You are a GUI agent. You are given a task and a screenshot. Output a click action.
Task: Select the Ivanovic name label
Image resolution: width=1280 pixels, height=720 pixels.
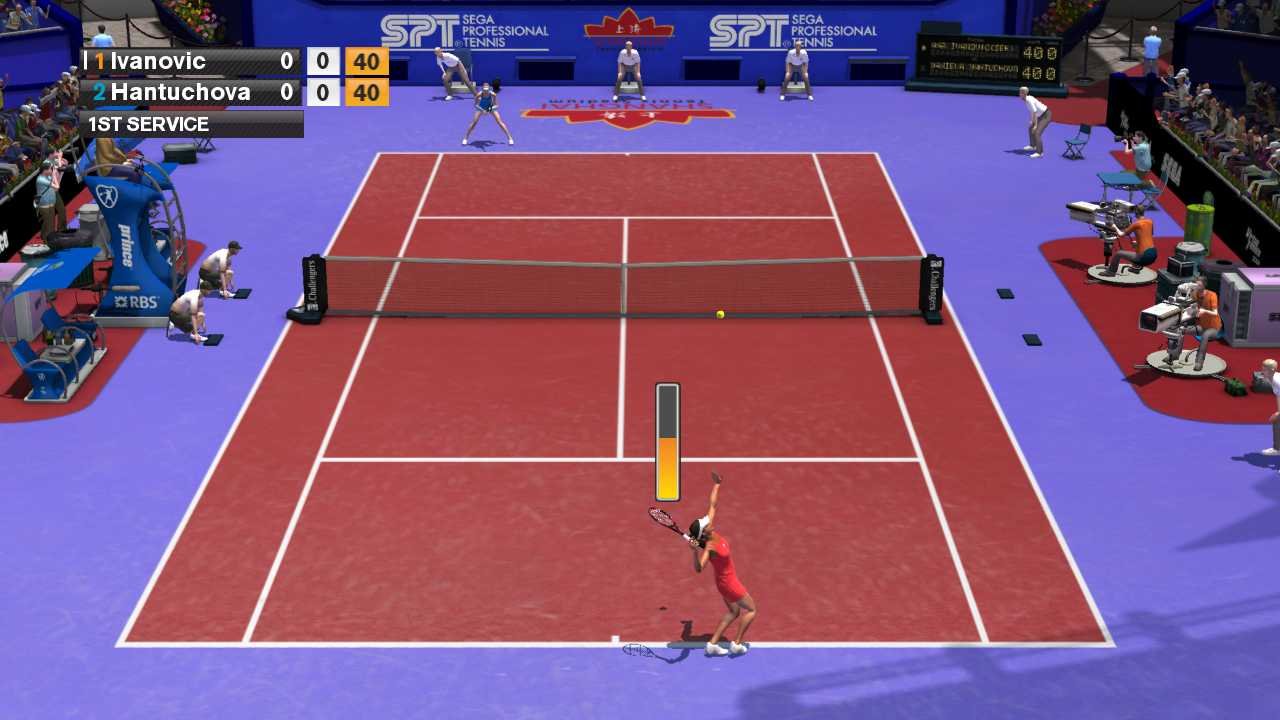pos(160,61)
